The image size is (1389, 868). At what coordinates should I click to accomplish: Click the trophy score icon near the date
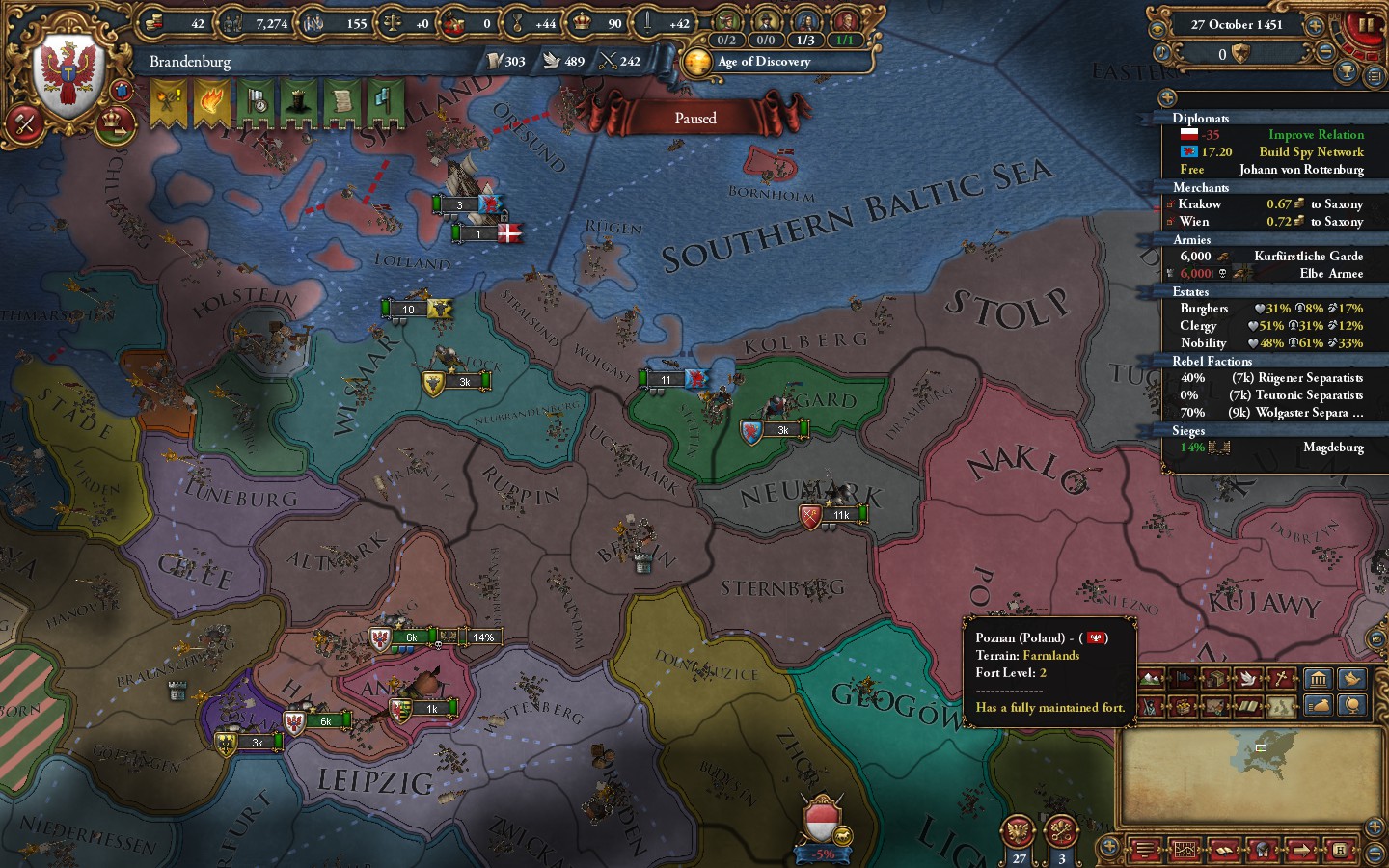point(1347,71)
